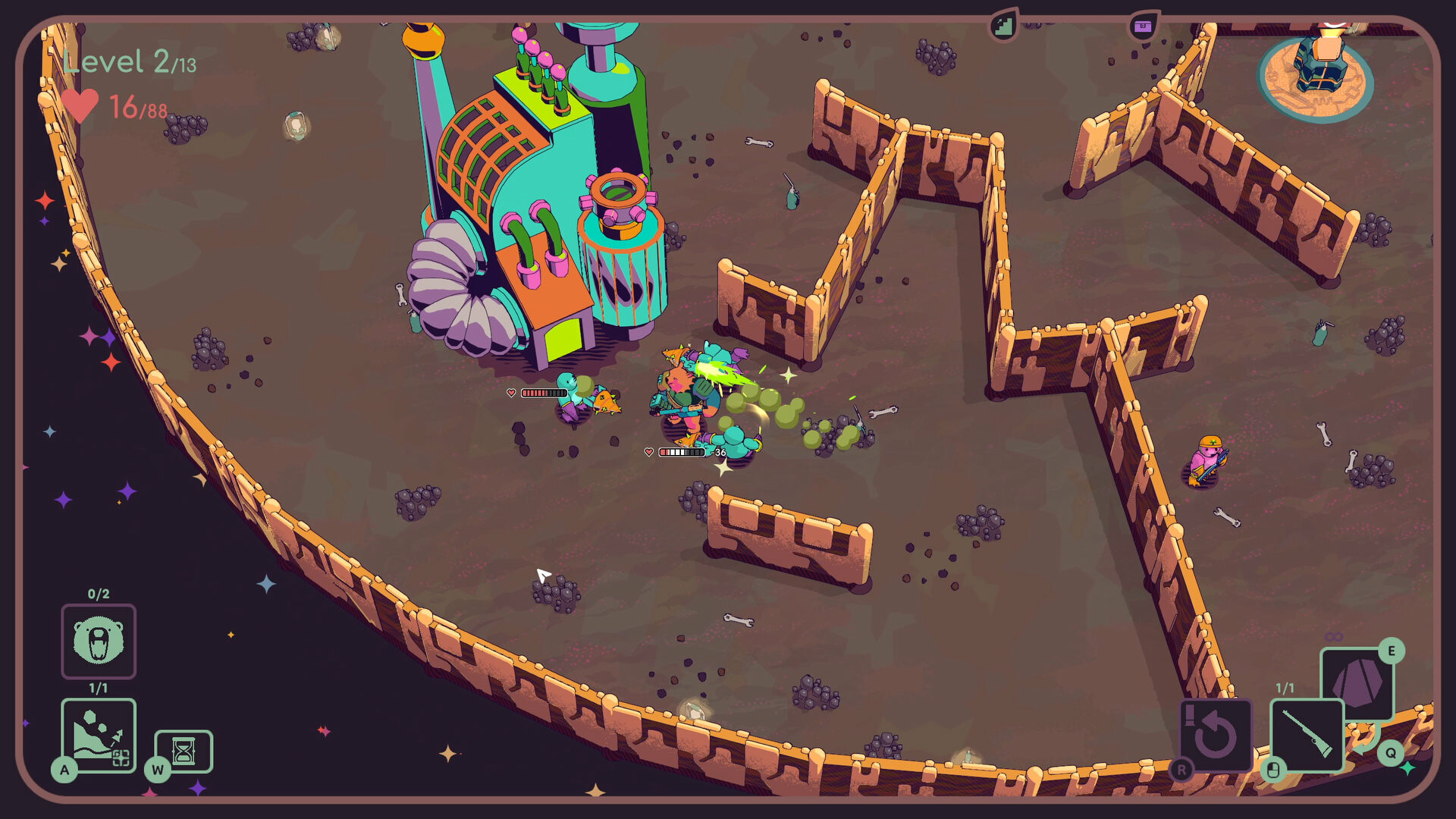The height and width of the screenshot is (819, 1456).
Task: Click the heart icon beside the health counter
Action: 81,105
